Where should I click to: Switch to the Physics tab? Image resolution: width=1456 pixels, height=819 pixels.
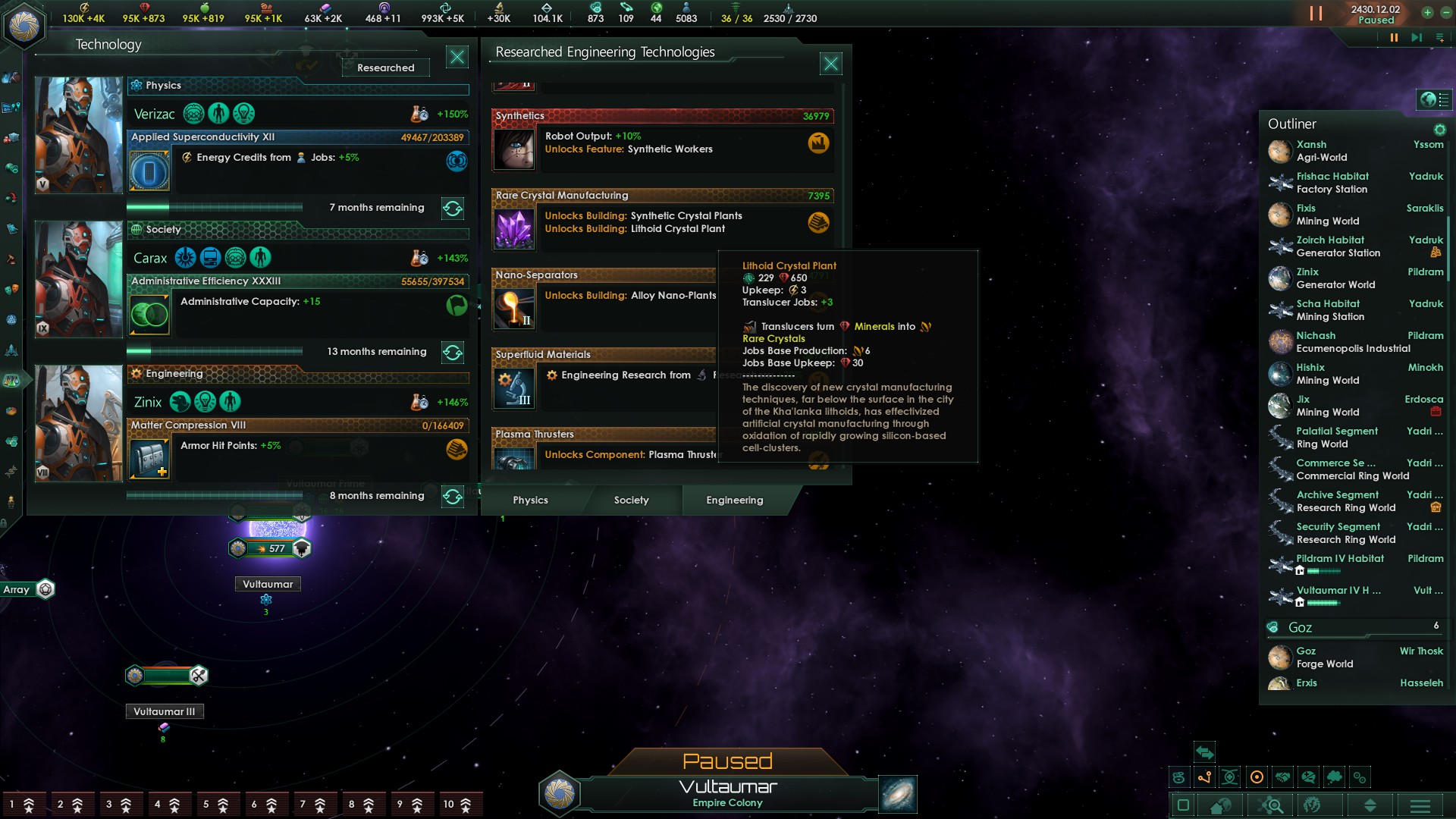coord(531,500)
